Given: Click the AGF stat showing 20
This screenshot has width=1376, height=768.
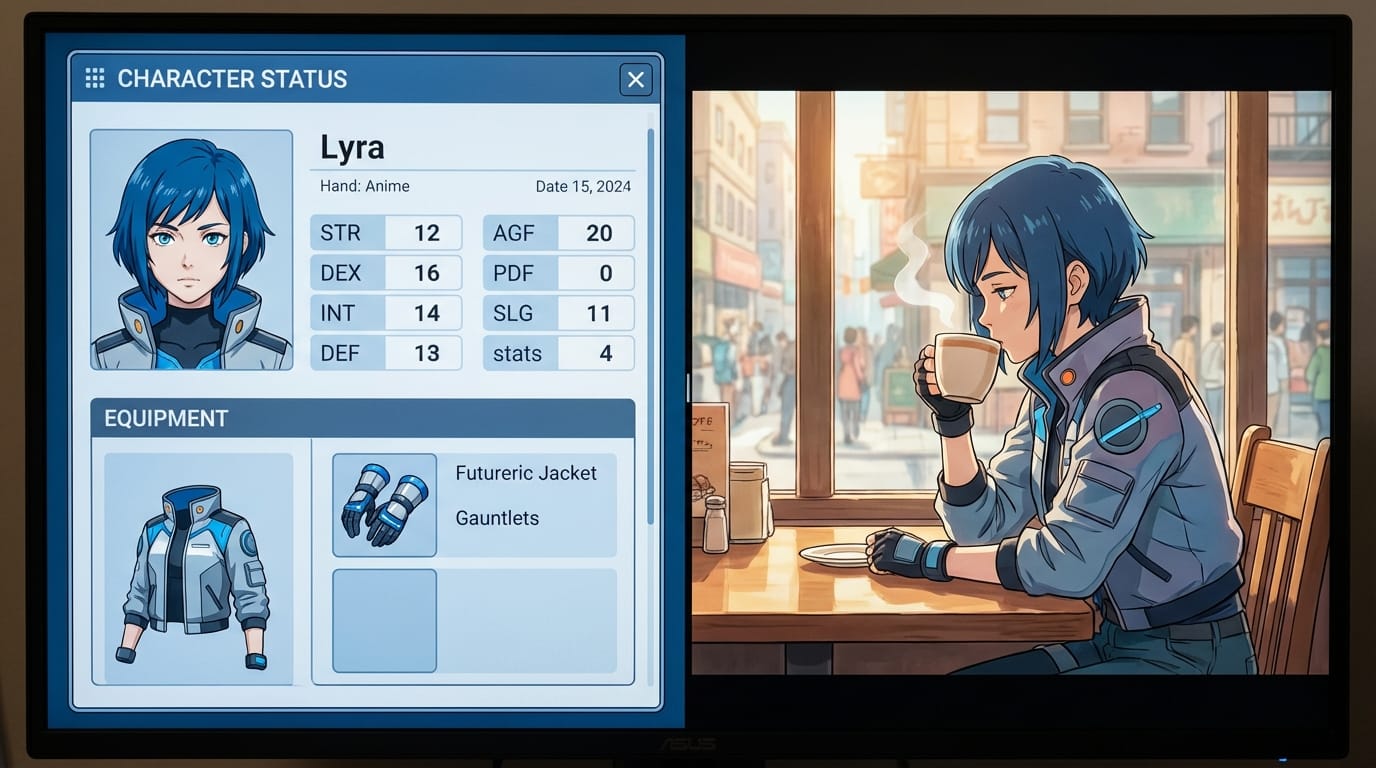Looking at the screenshot, I should point(558,233).
